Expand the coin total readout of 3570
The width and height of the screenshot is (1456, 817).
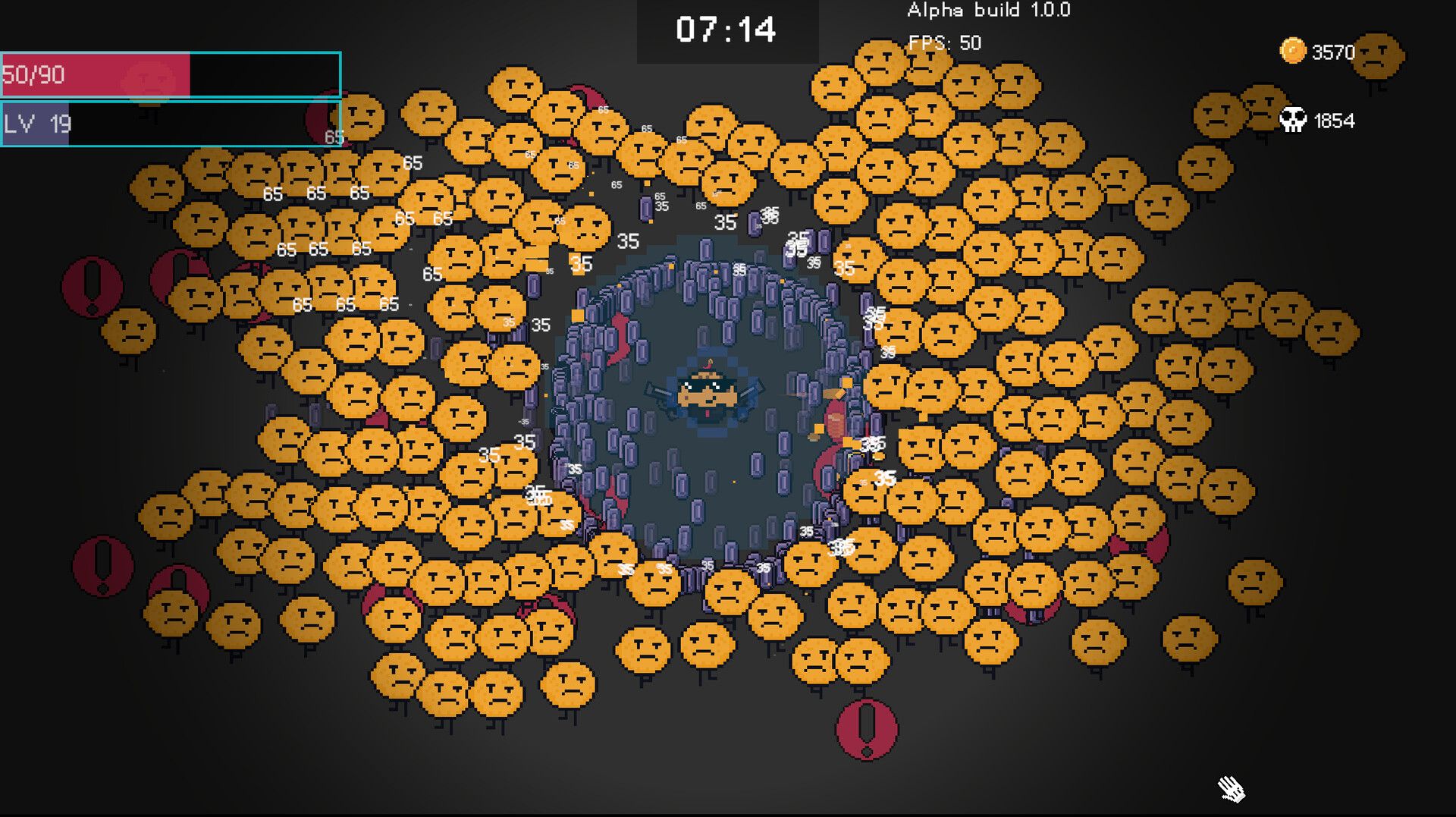pyautogui.click(x=1332, y=52)
